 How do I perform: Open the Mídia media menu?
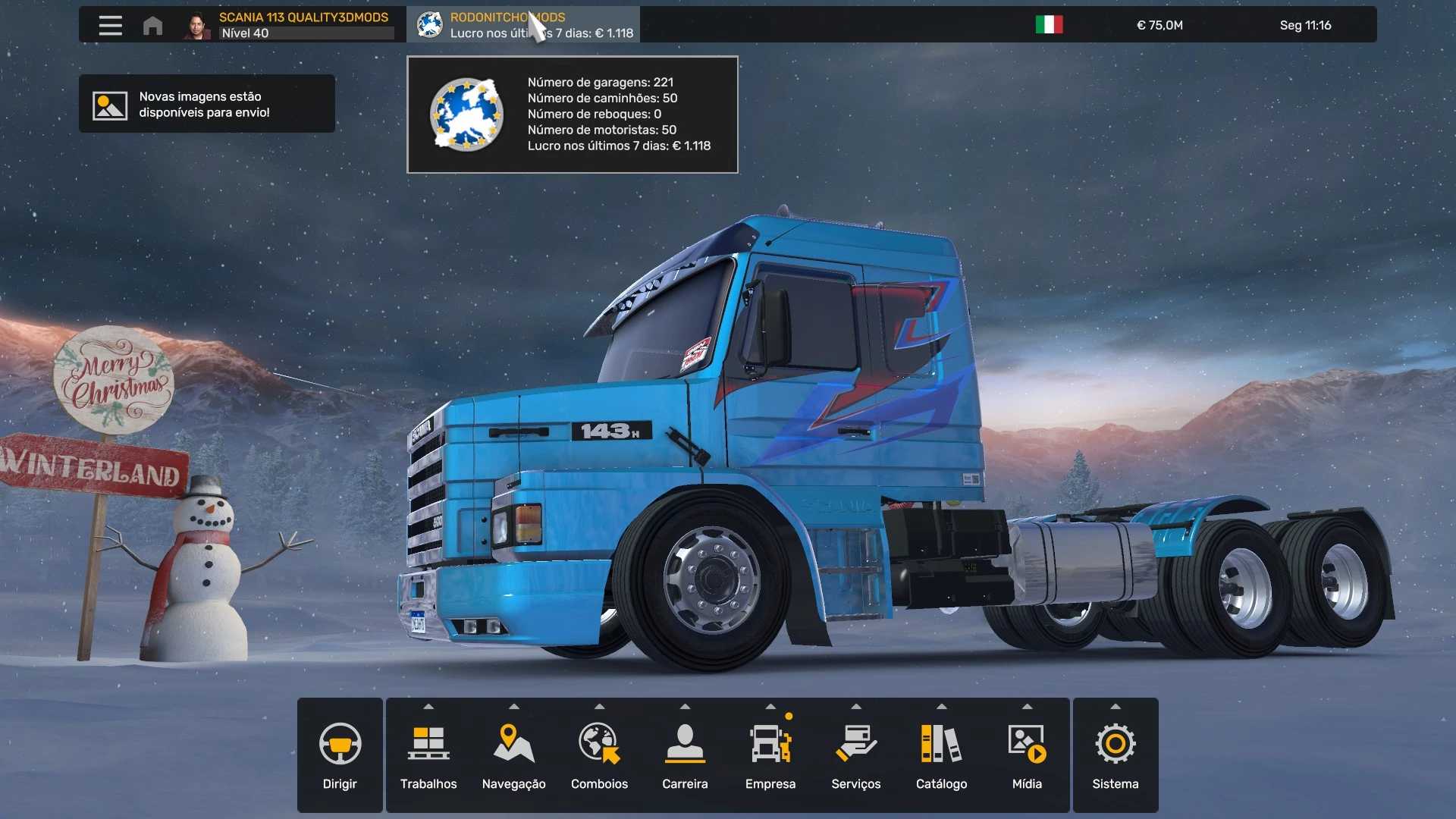coord(1027,755)
